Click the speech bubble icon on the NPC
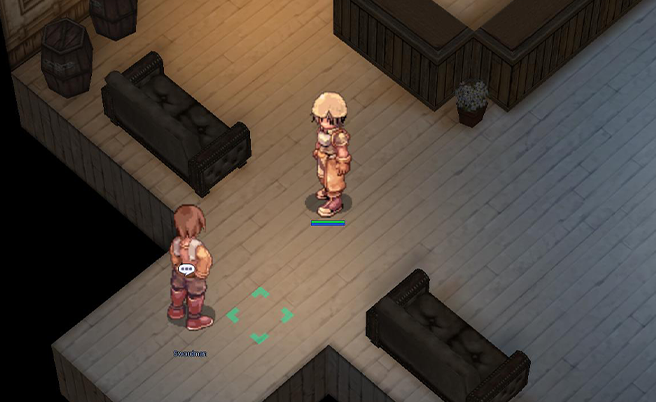Screen dimensions: 656x402 pyautogui.click(x=186, y=269)
